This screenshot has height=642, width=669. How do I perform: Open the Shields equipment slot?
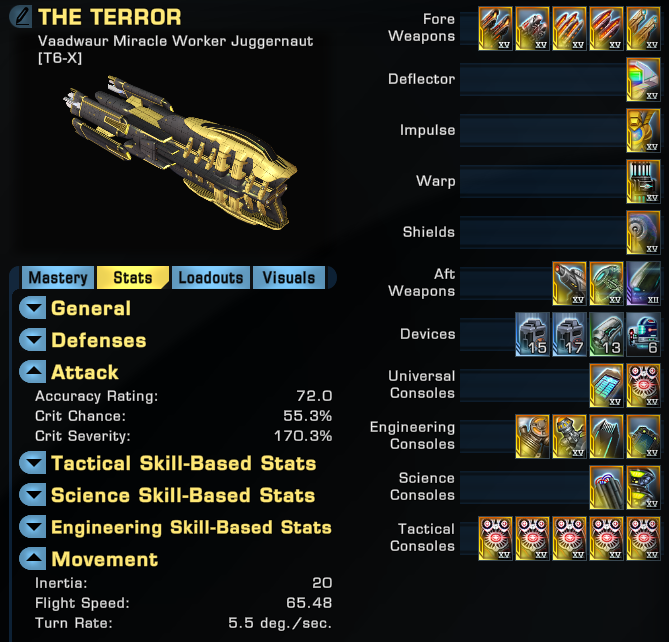point(643,232)
